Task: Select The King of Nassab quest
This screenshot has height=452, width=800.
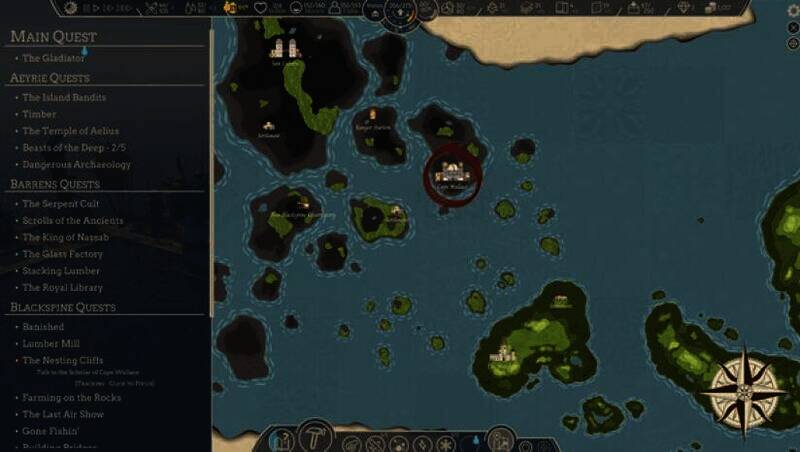Action: (65, 237)
